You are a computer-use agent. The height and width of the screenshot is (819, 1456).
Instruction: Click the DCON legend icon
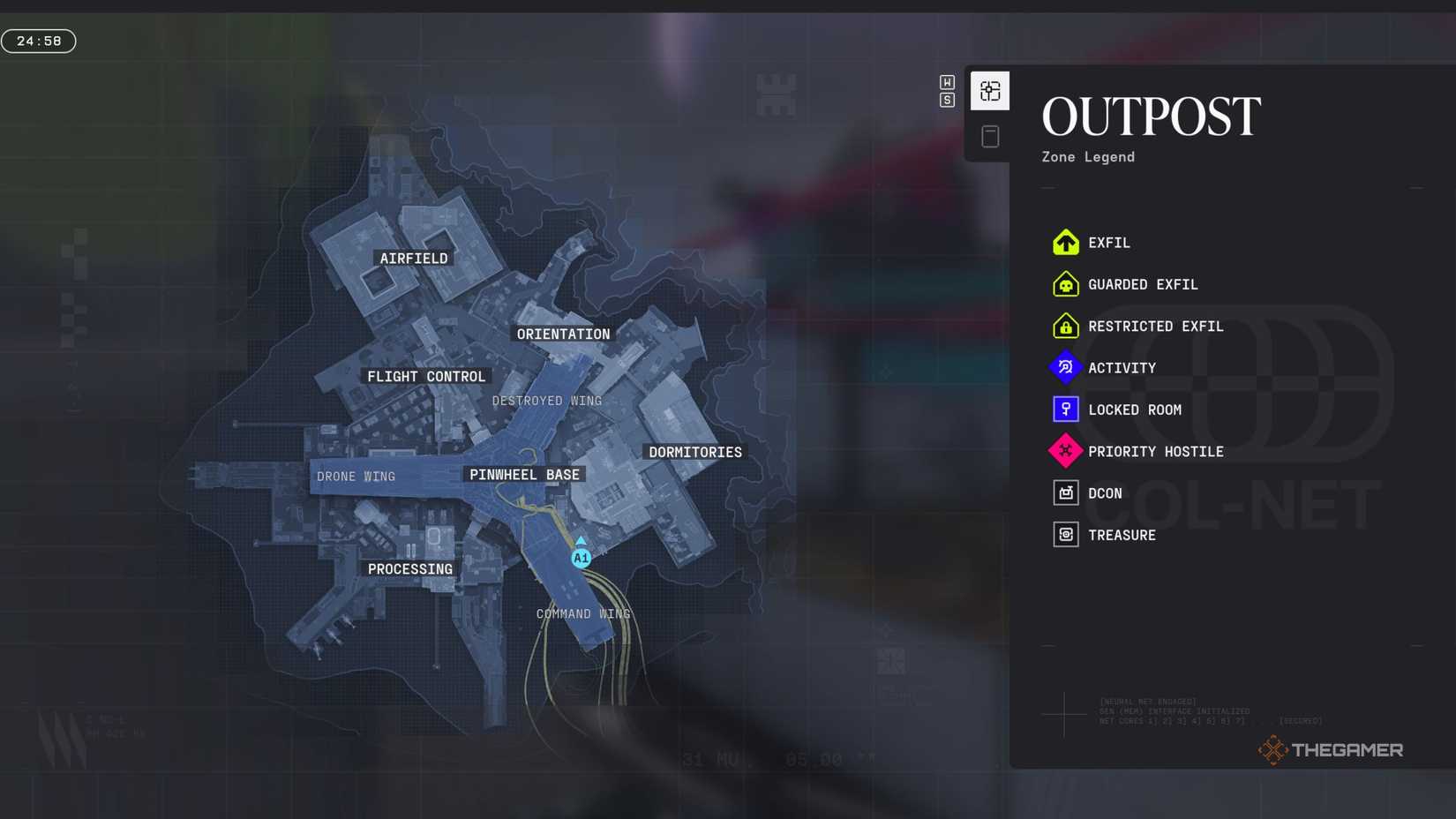pyautogui.click(x=1065, y=492)
